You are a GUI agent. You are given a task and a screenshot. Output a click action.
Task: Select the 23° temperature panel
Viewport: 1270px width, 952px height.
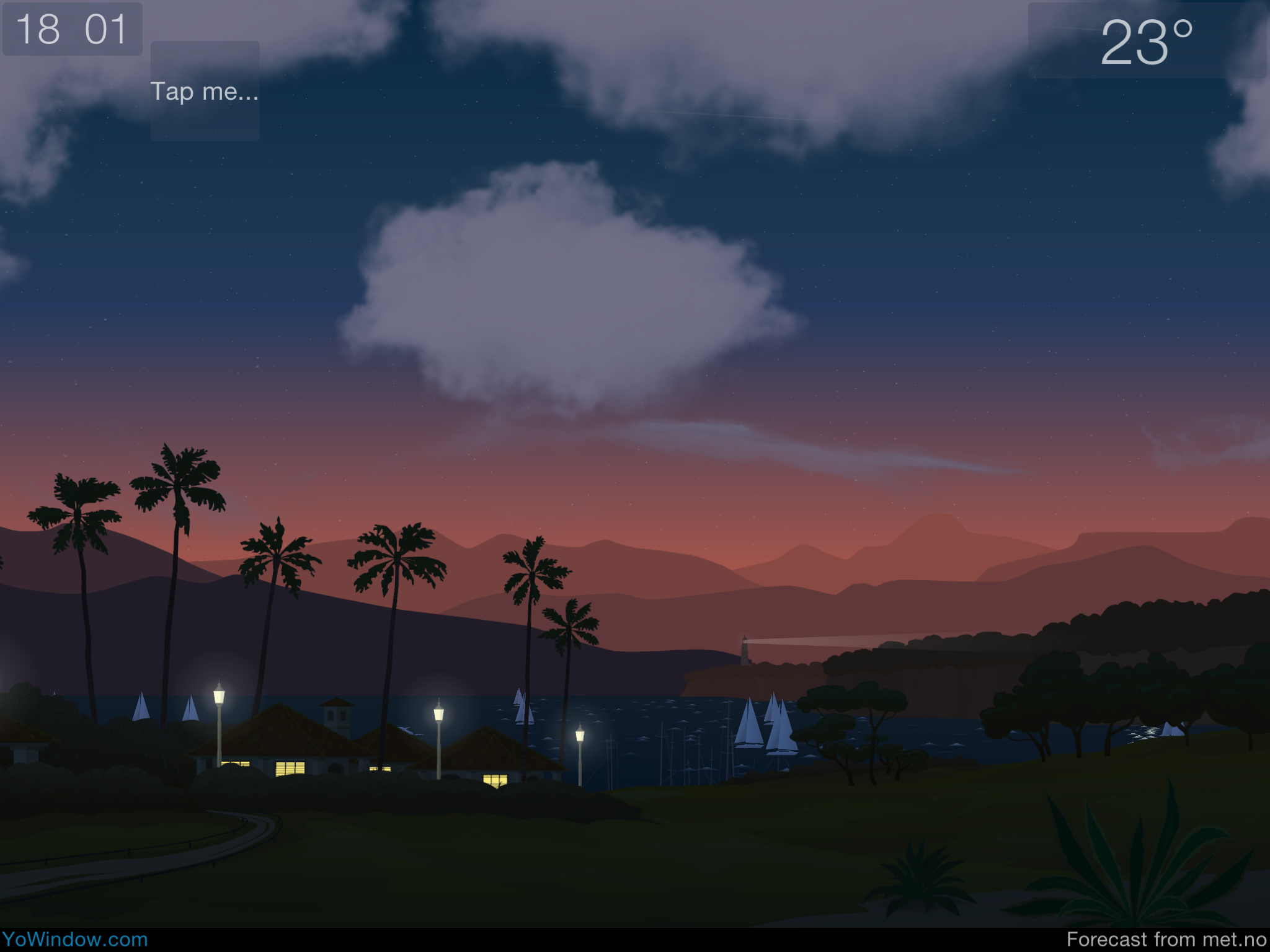coord(1146,41)
